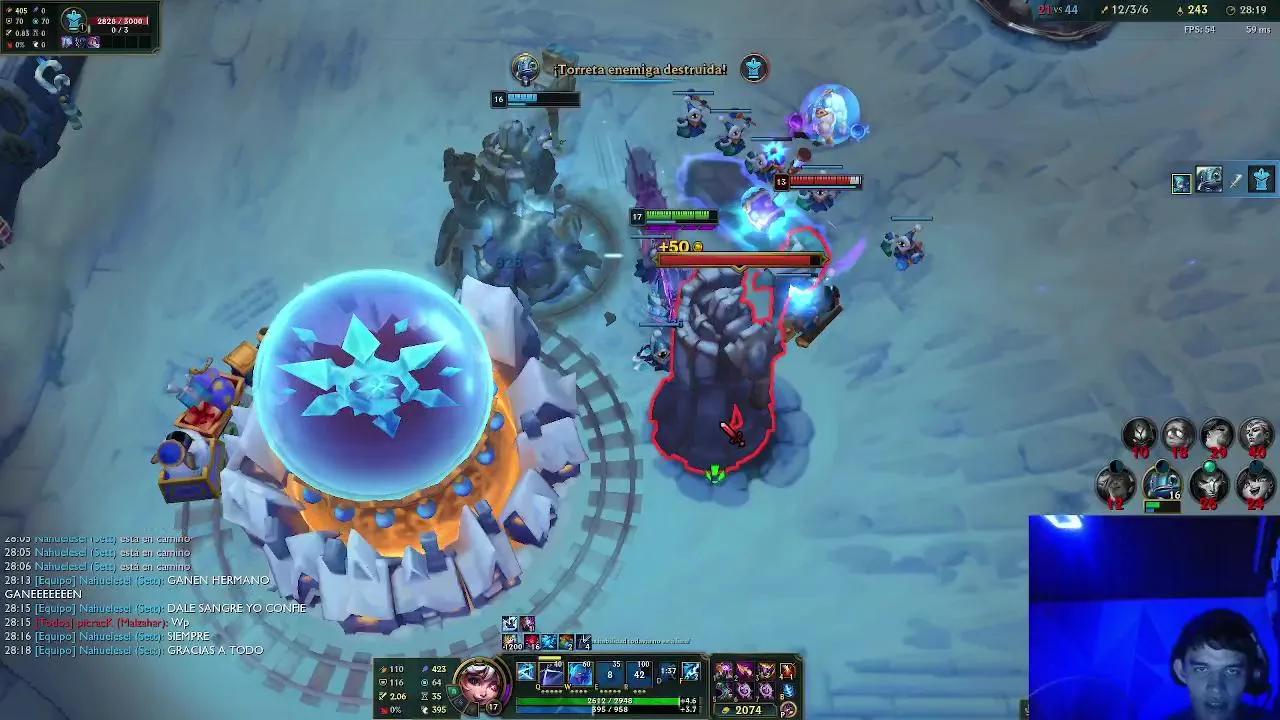Click the allied champion icon at level 16
1280x720 pixels.
point(1163,480)
